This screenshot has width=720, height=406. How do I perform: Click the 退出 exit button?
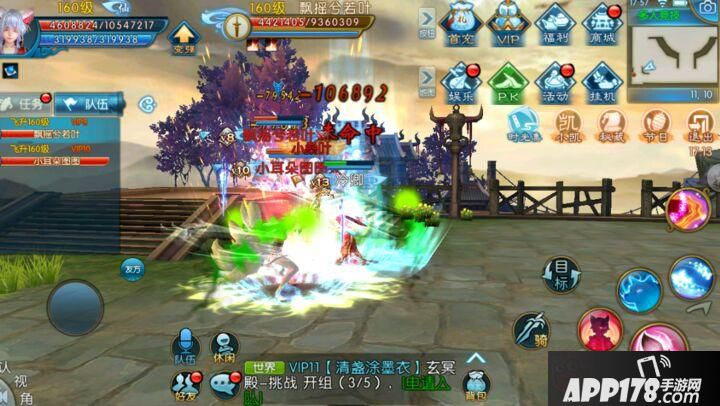[700, 126]
